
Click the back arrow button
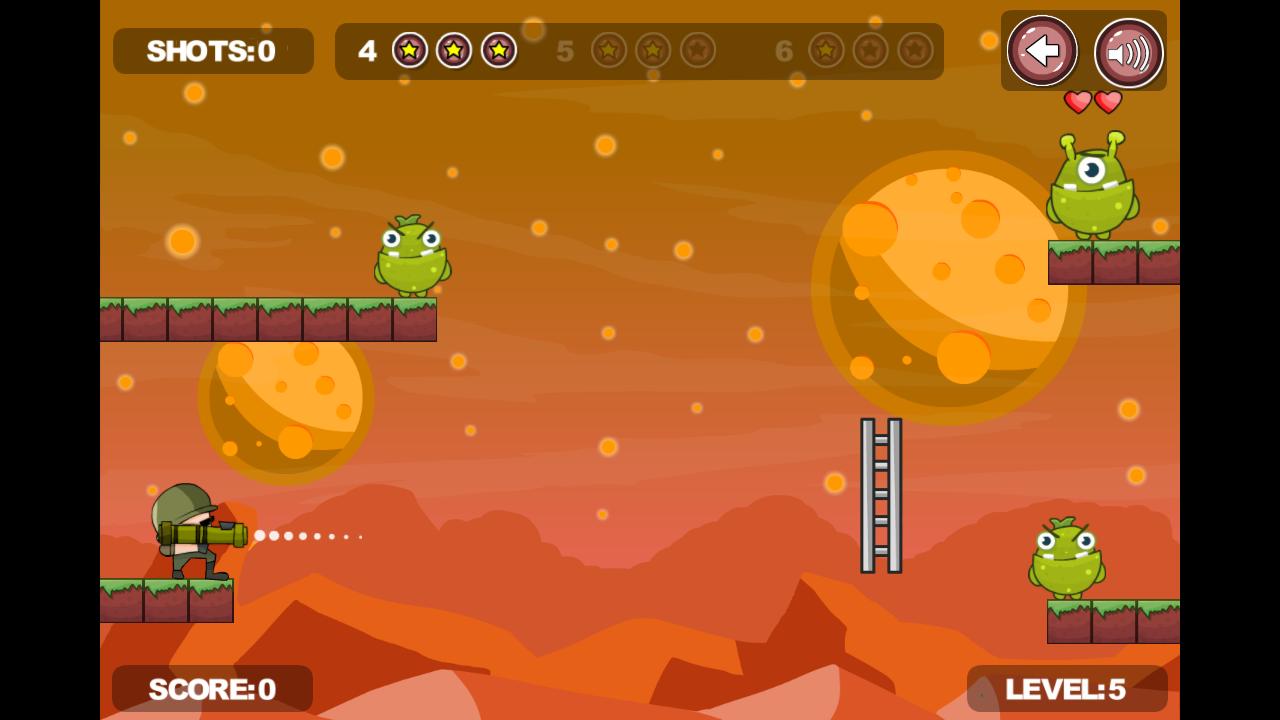[x=1041, y=50]
